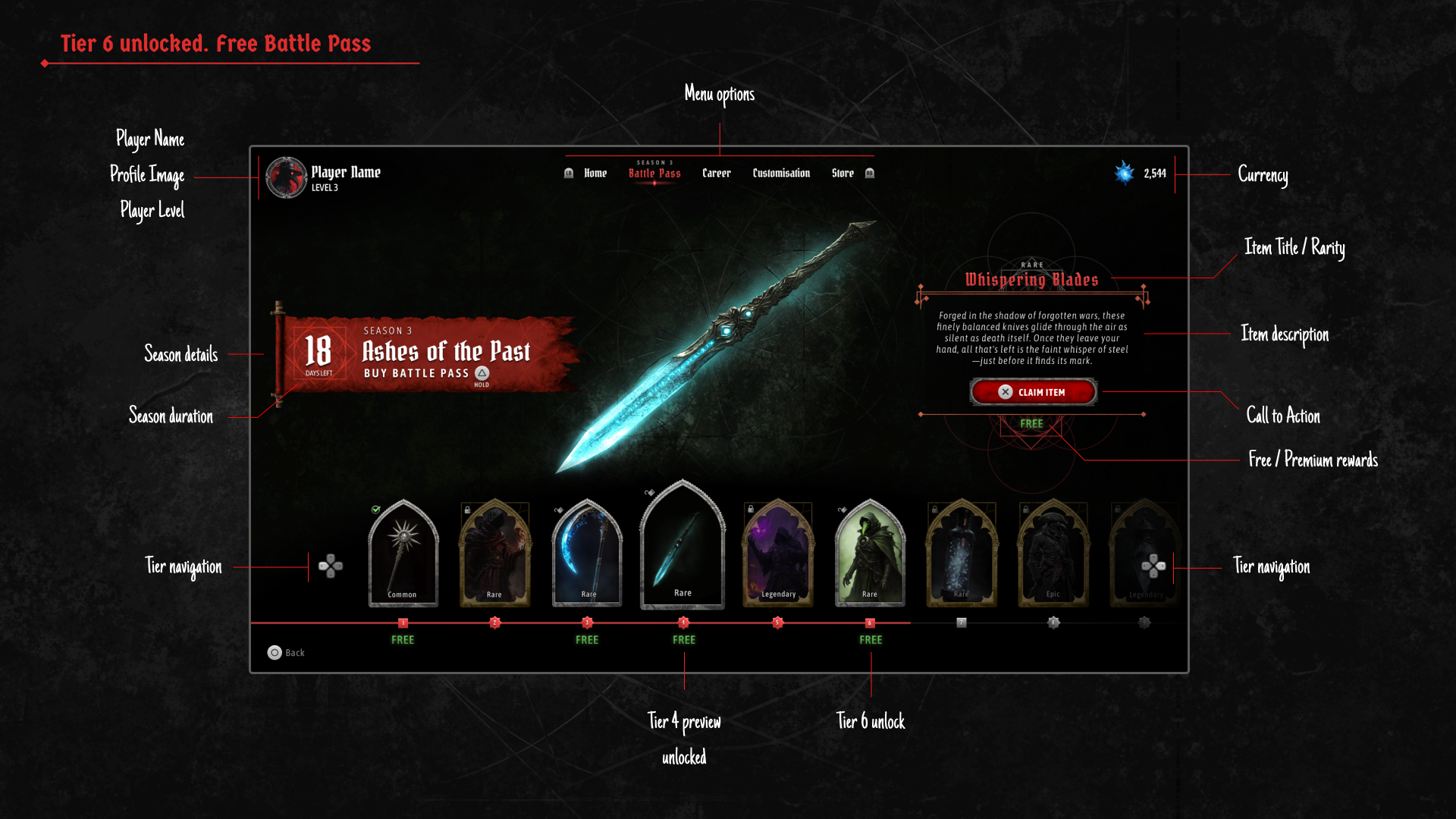Select the green plague doctor reward card
Screen dimensions: 1456x819
(x=870, y=554)
